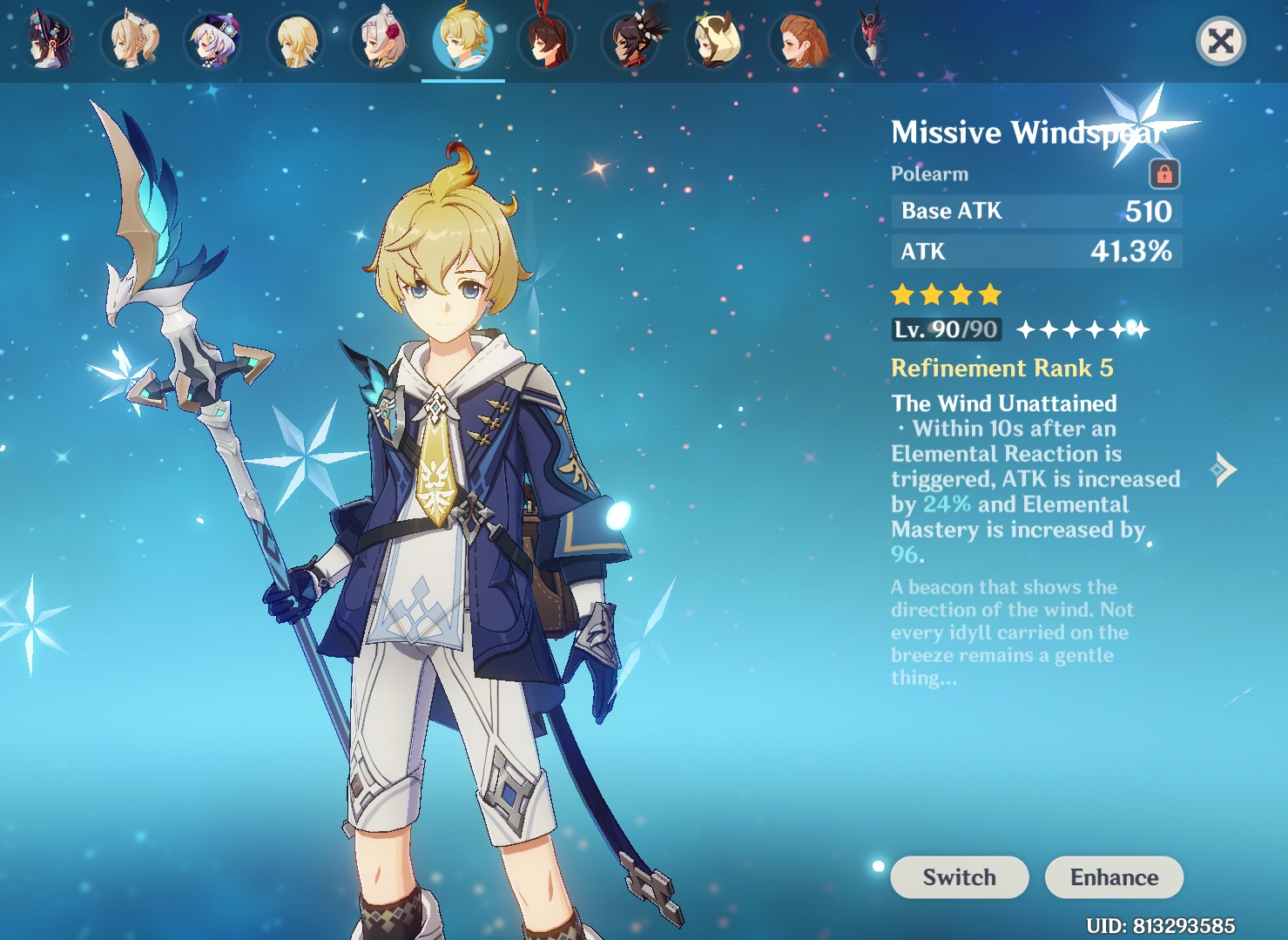This screenshot has height=940, width=1288.
Task: Switch to Noelle's portrait
Action: click(381, 41)
